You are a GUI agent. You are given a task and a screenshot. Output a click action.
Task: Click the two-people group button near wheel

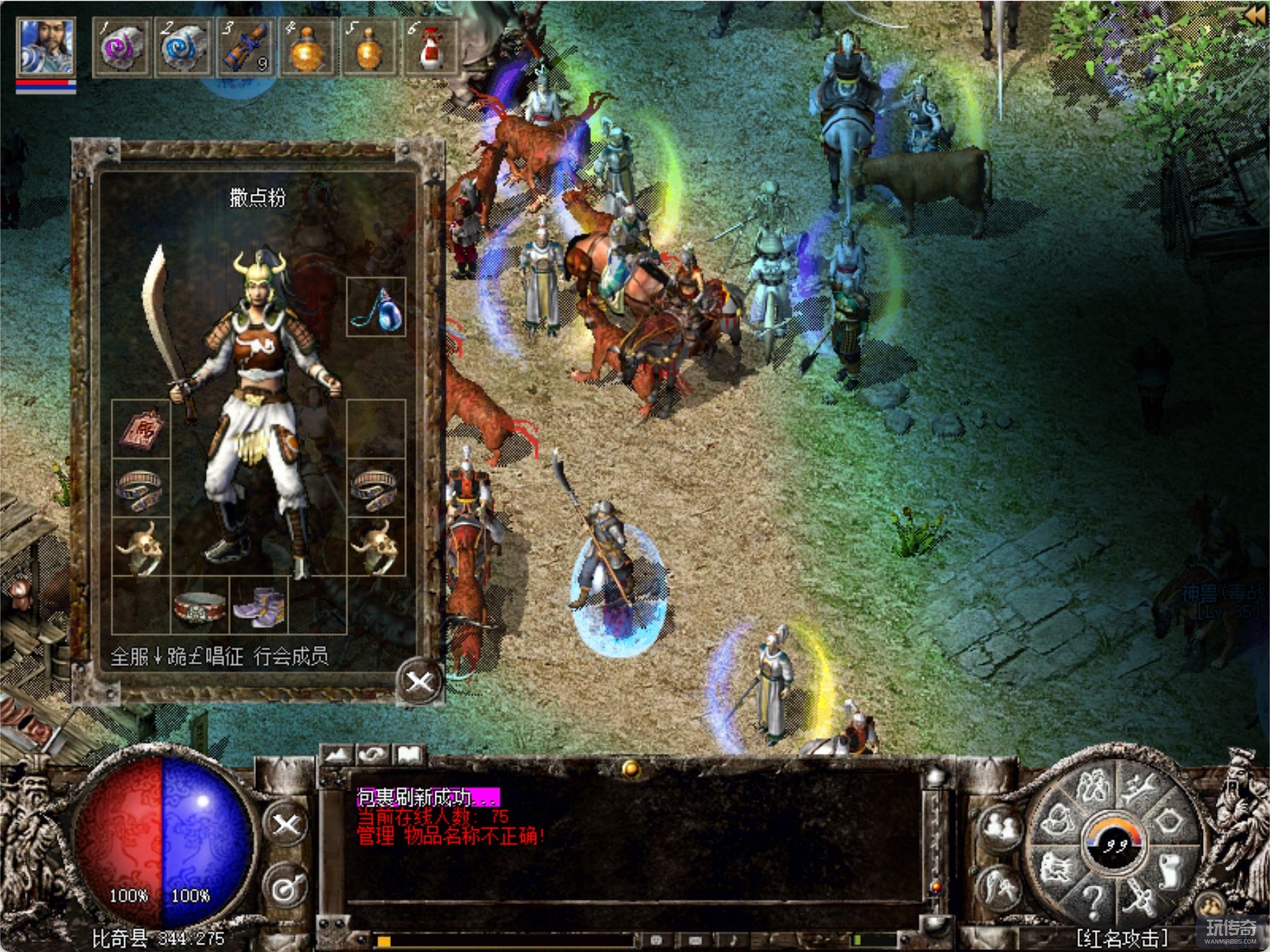(1000, 827)
